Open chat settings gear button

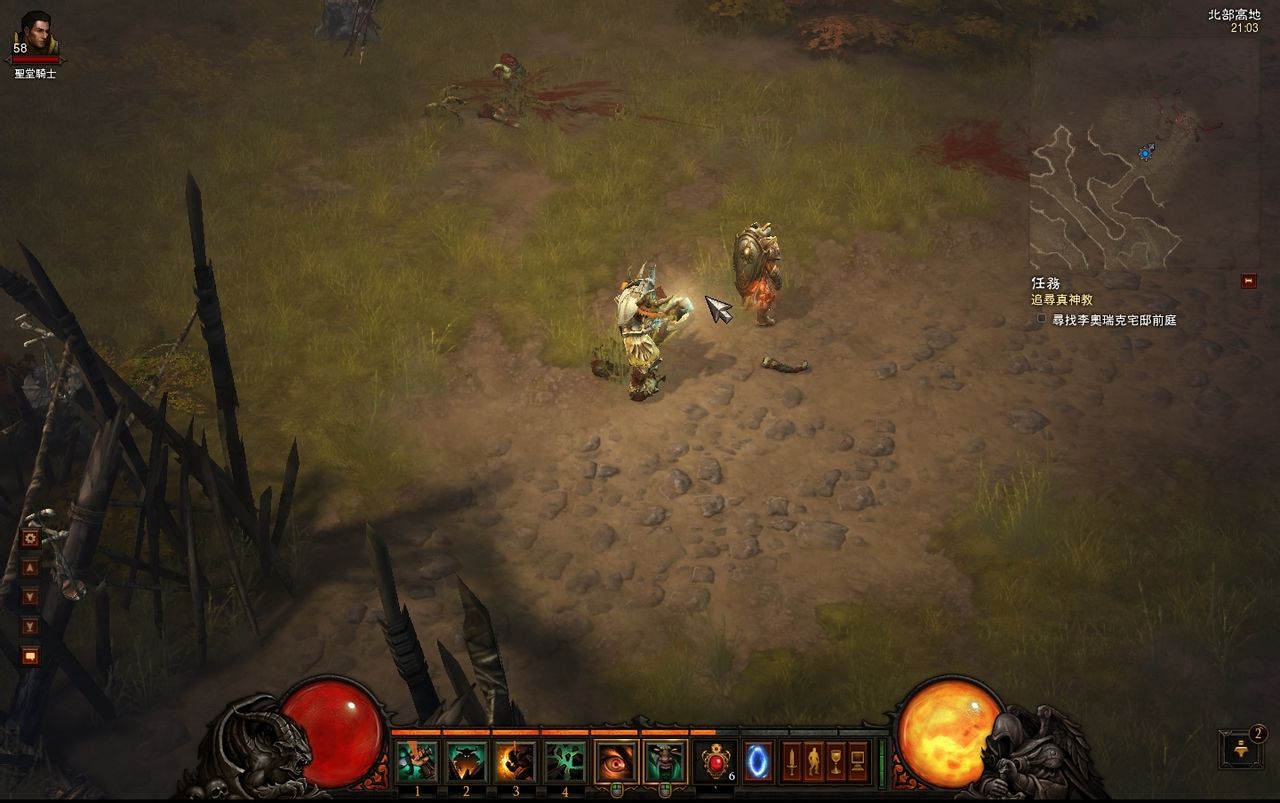pyautogui.click(x=30, y=538)
